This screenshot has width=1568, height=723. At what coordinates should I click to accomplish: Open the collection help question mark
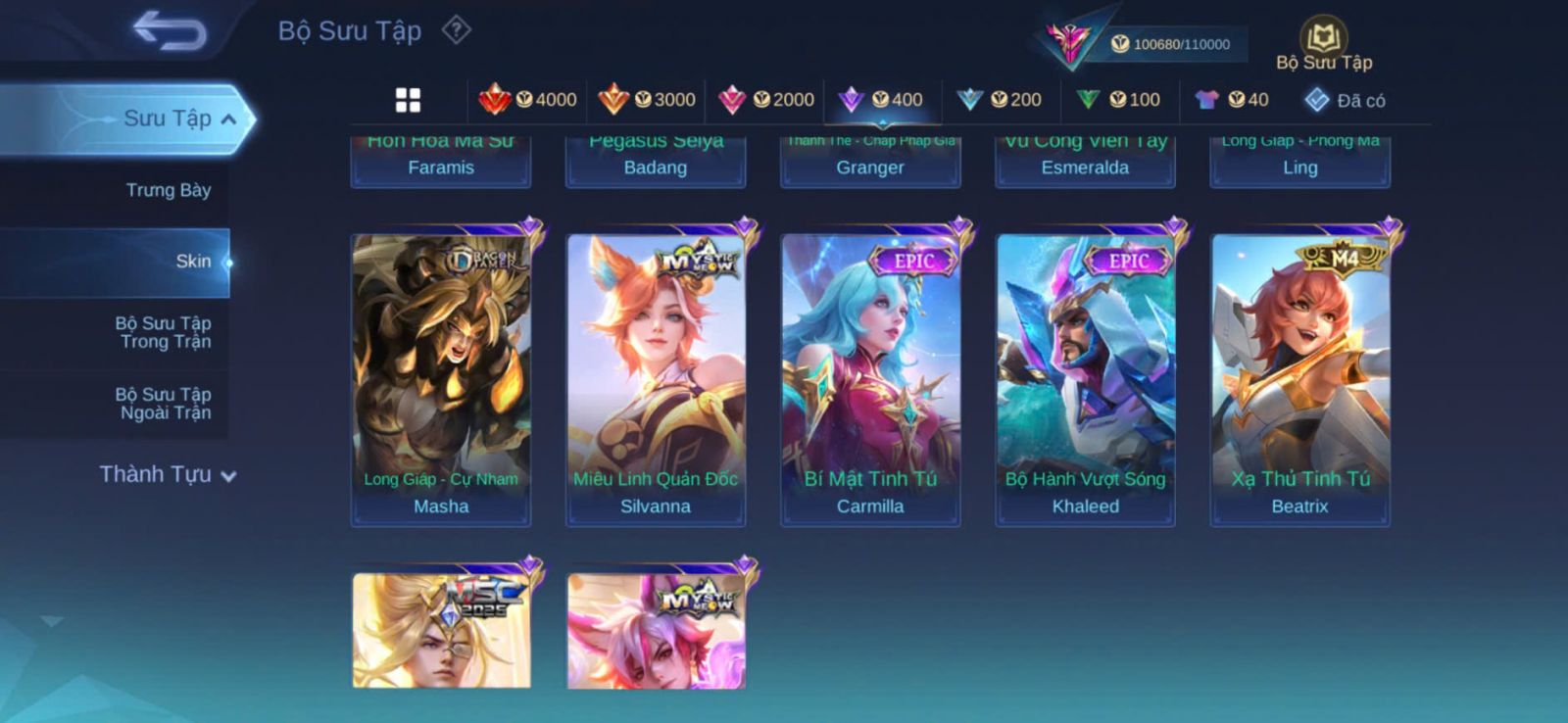coord(456,30)
